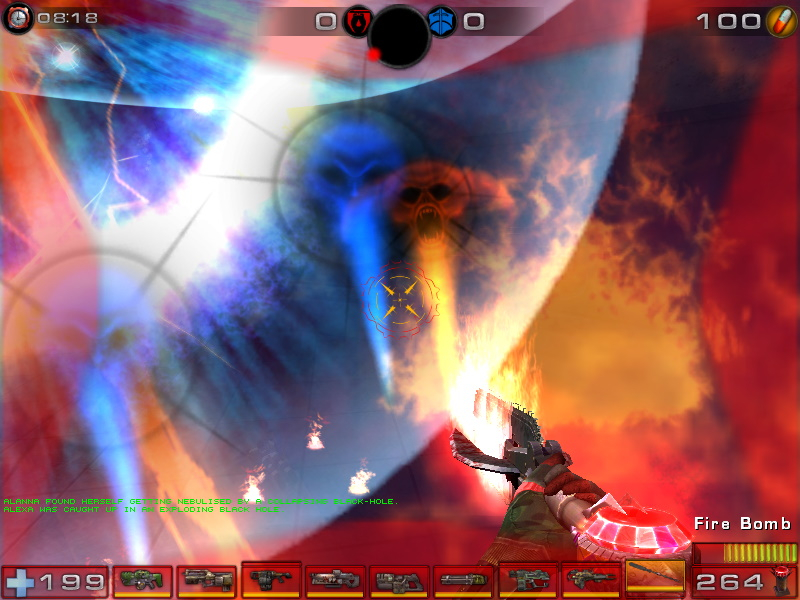Click the health cross icon
The width and height of the screenshot is (800, 600).
click(19, 580)
